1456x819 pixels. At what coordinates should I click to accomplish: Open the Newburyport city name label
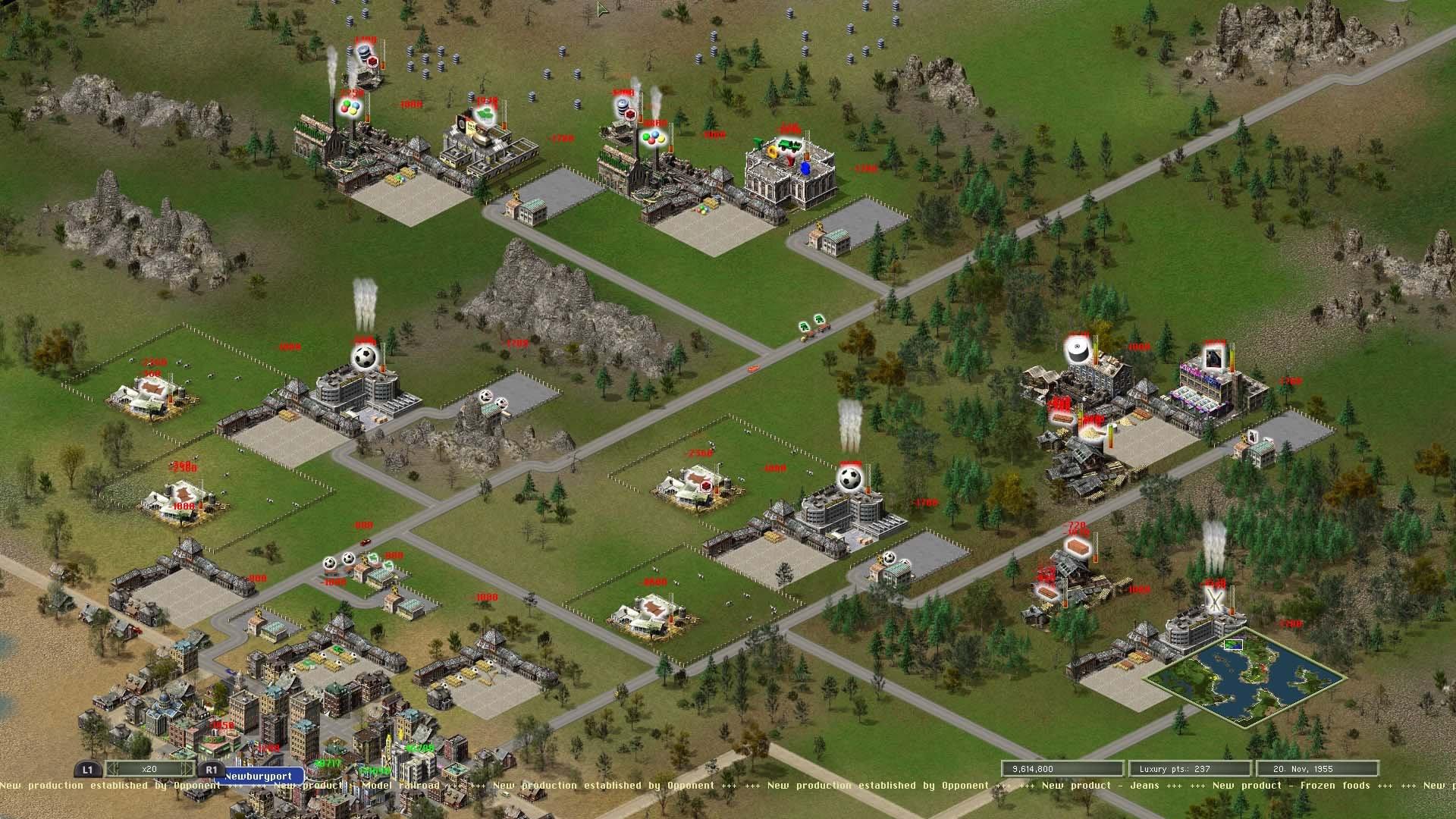click(x=259, y=777)
